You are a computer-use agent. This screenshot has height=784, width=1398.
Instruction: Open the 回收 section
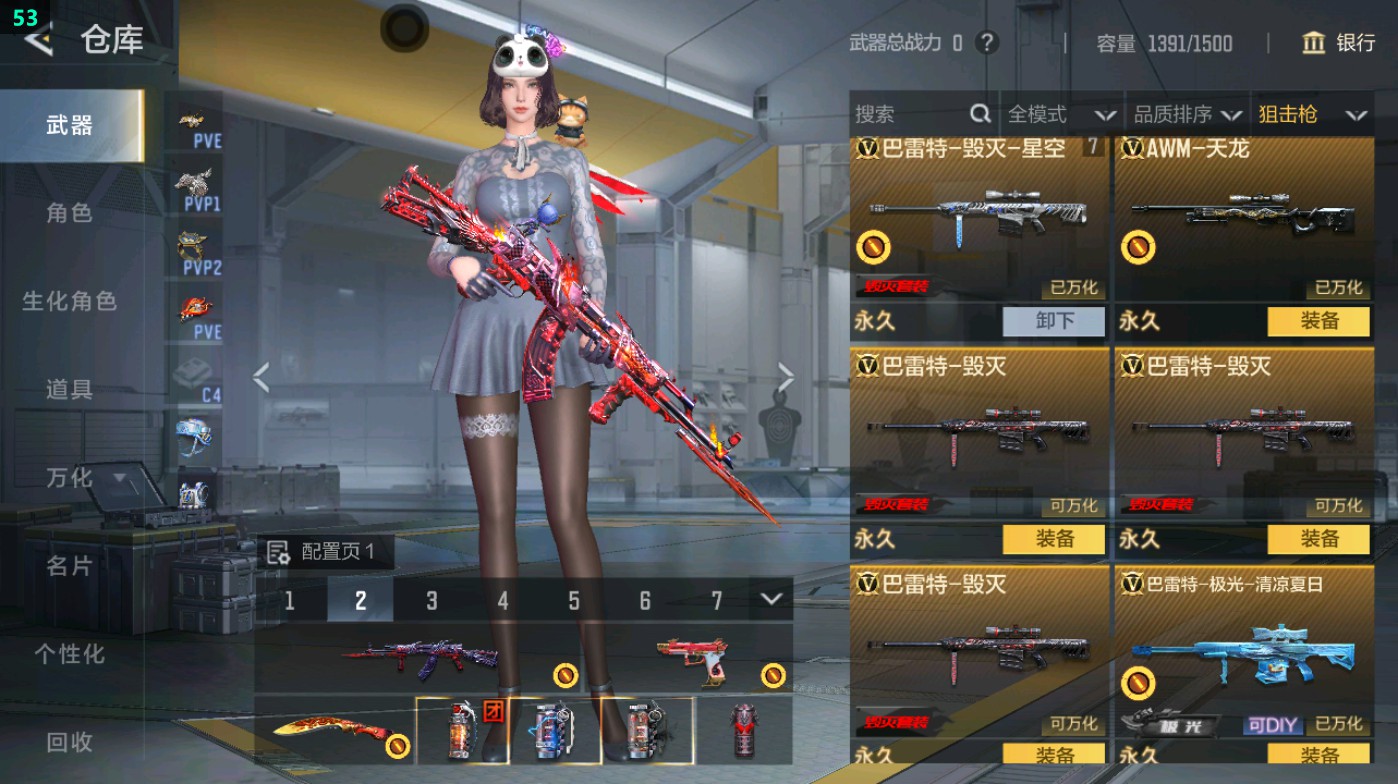click(69, 741)
